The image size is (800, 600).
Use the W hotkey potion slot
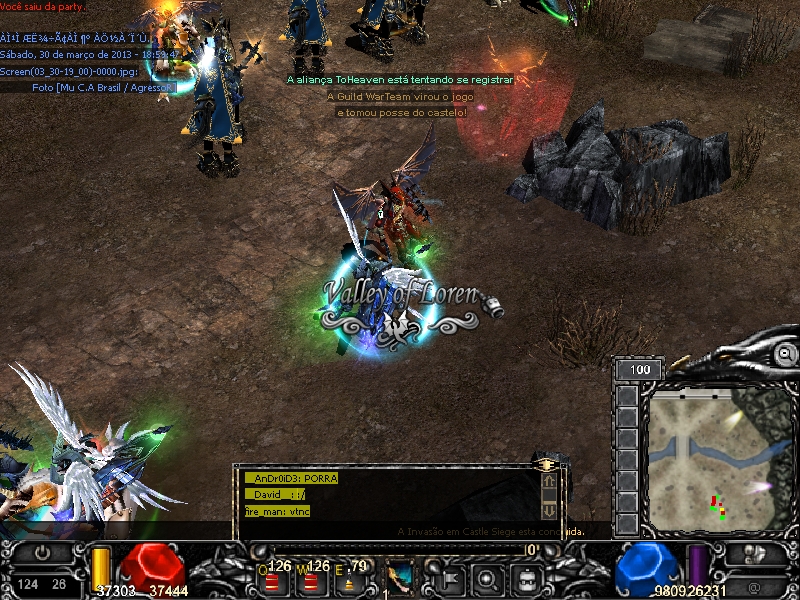pyautogui.click(x=311, y=580)
